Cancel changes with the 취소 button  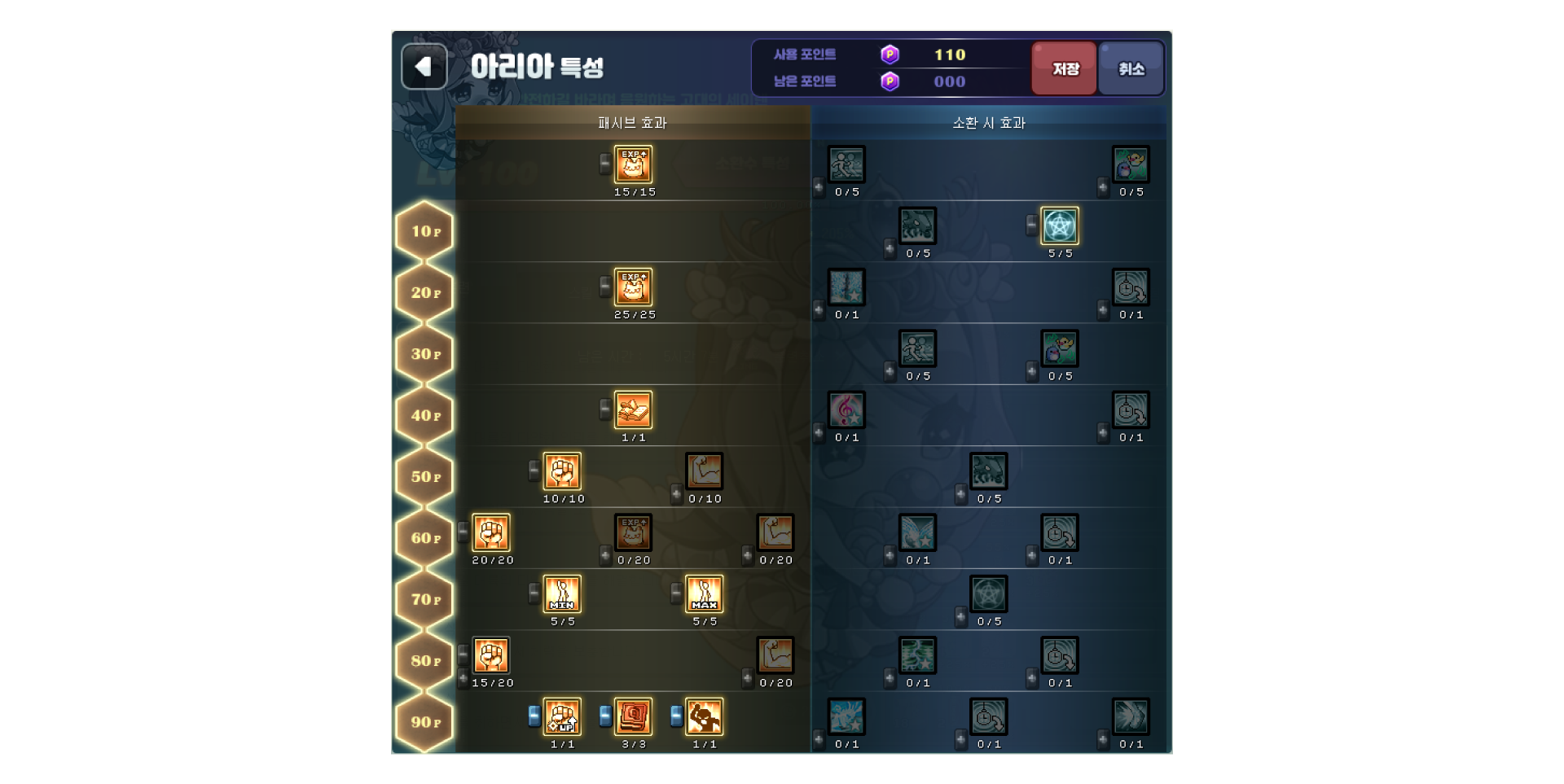point(1131,69)
